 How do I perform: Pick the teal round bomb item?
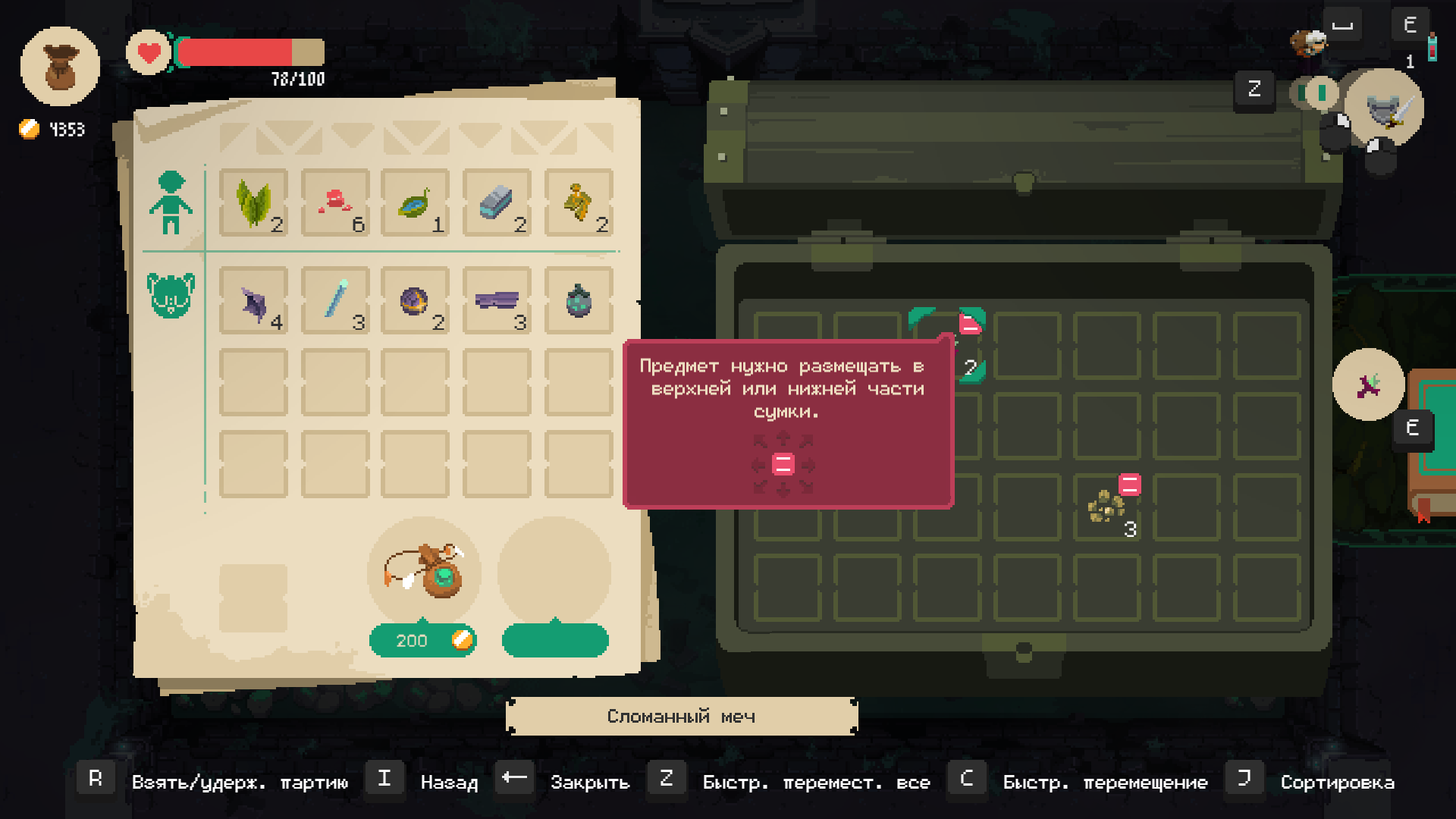point(579,301)
